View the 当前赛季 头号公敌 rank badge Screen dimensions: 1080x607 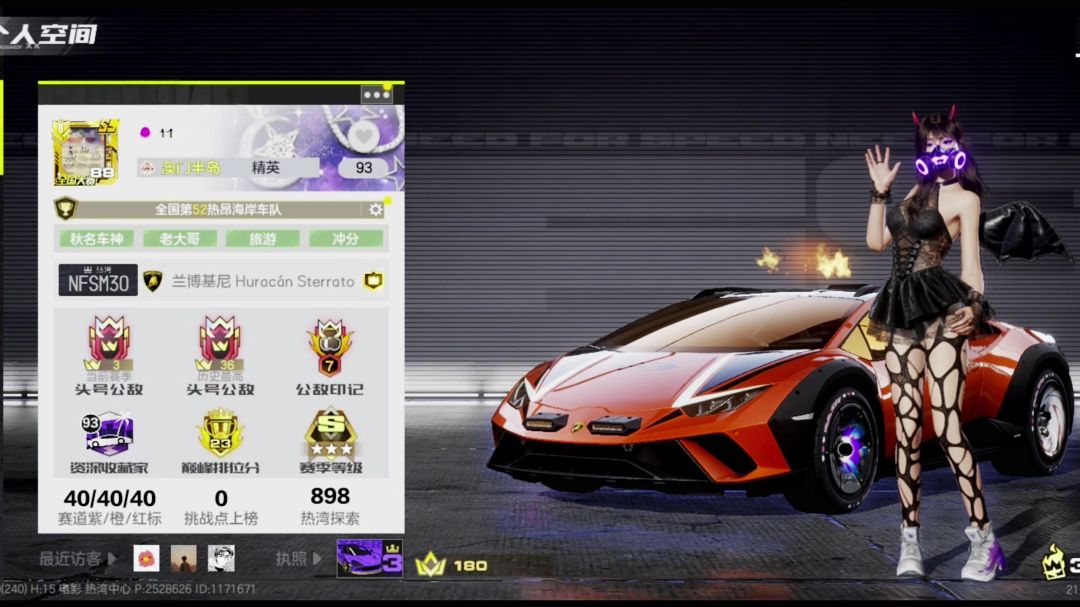click(109, 345)
